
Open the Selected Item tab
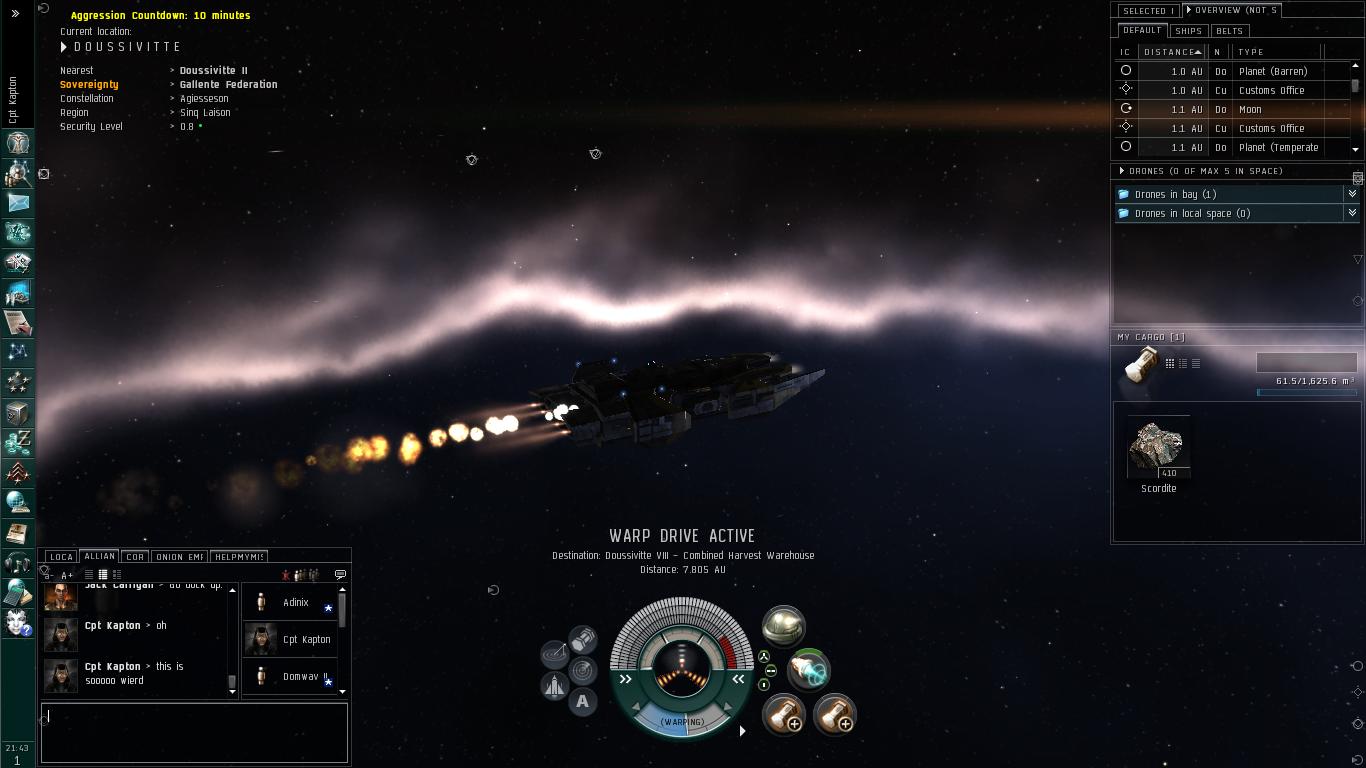1147,11
